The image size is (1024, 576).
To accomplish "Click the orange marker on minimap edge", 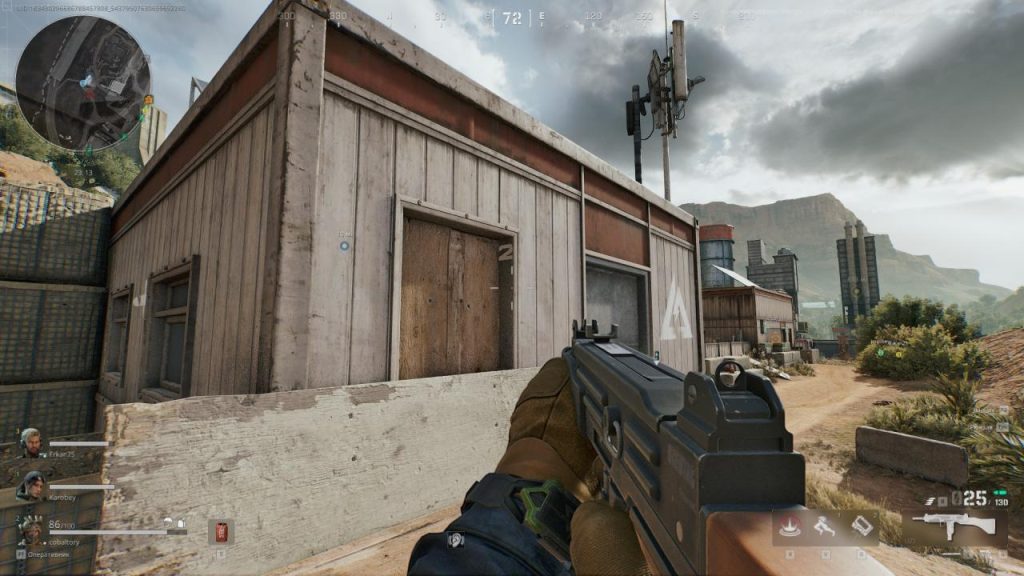I will tap(148, 100).
